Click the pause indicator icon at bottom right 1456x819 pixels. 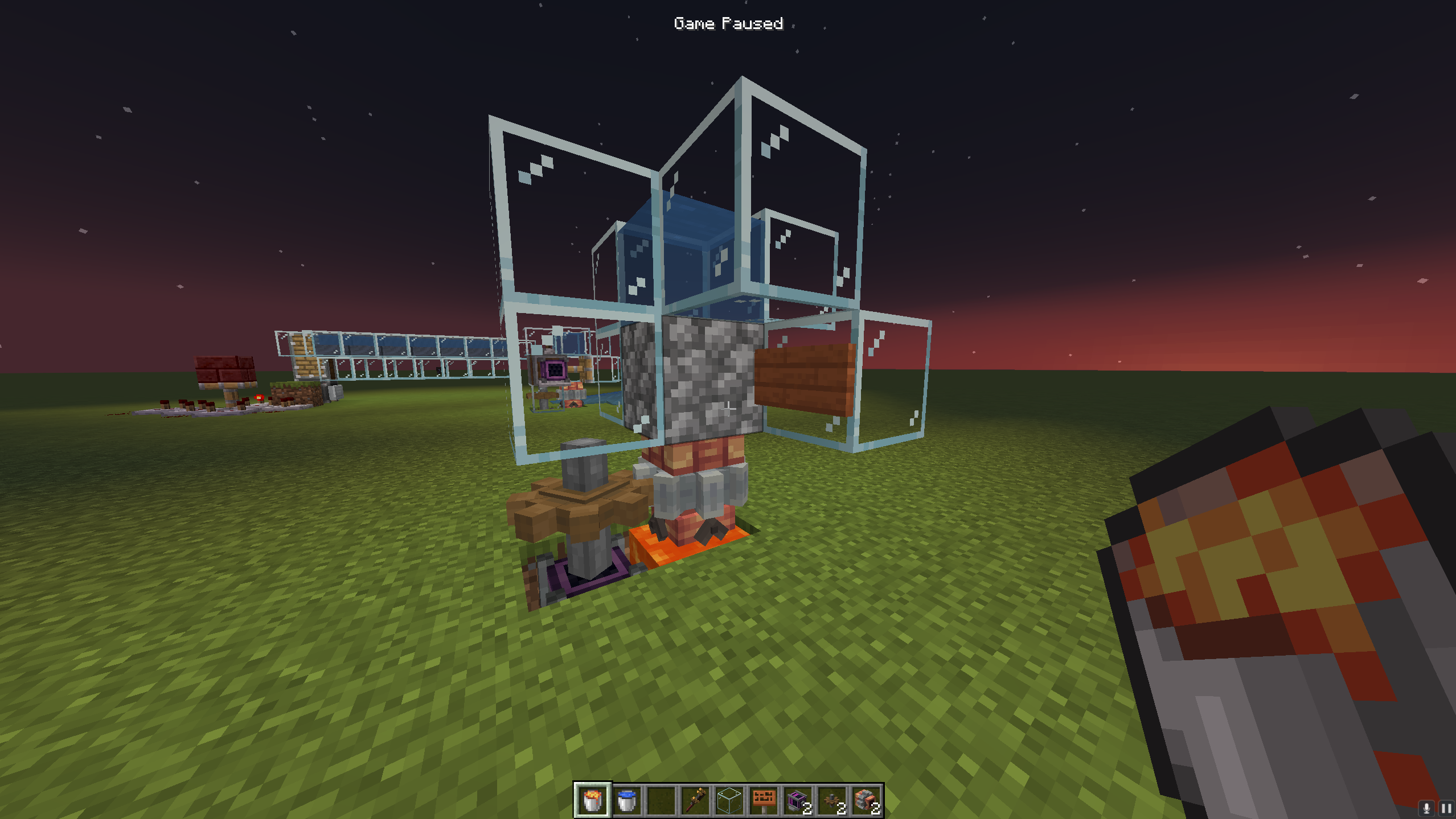[1447, 808]
